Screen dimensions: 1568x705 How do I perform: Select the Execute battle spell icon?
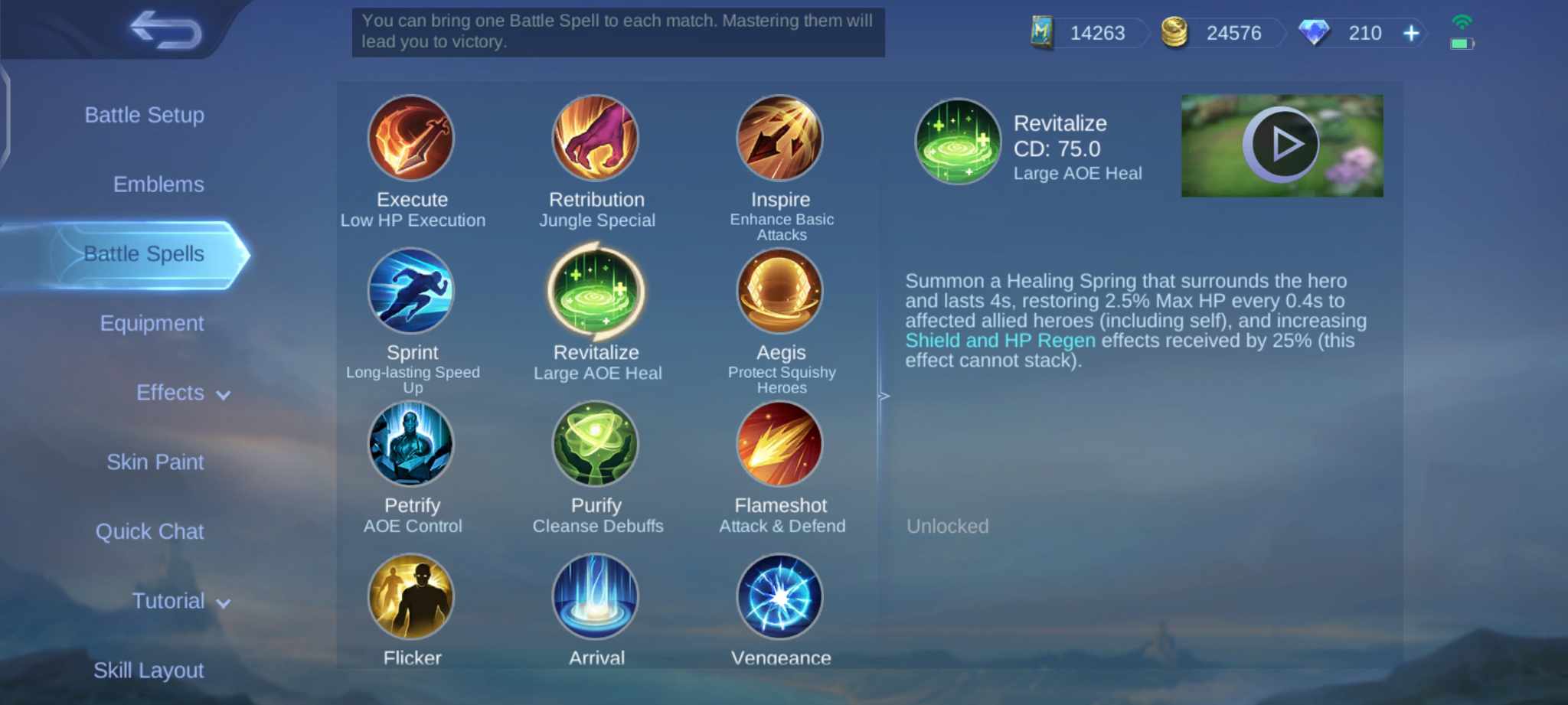click(x=412, y=139)
